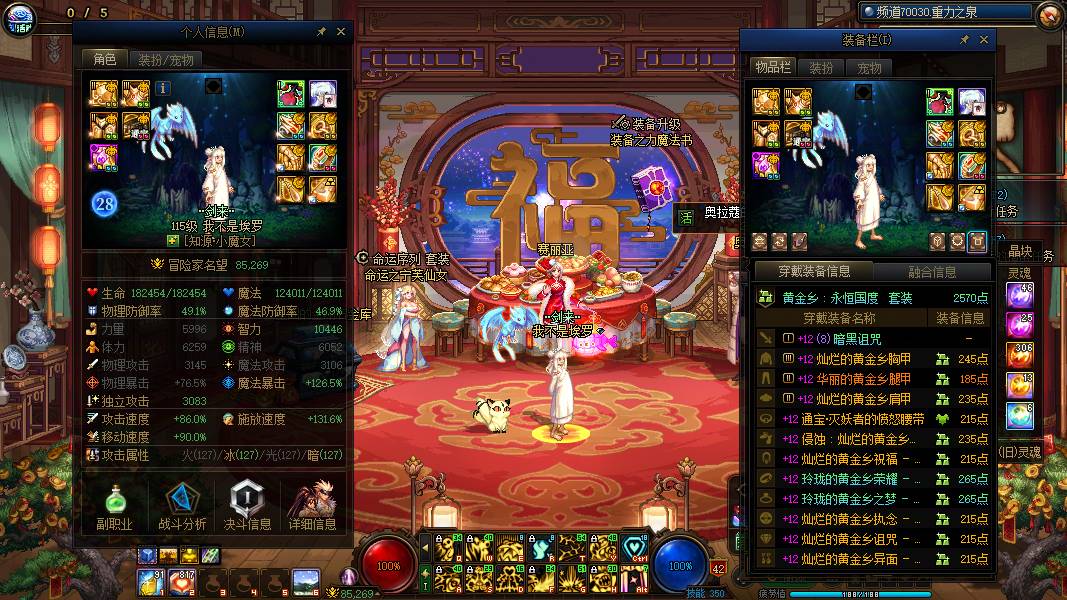Close the 装备栏 equipment window
The width and height of the screenshot is (1067, 600).
(x=984, y=40)
